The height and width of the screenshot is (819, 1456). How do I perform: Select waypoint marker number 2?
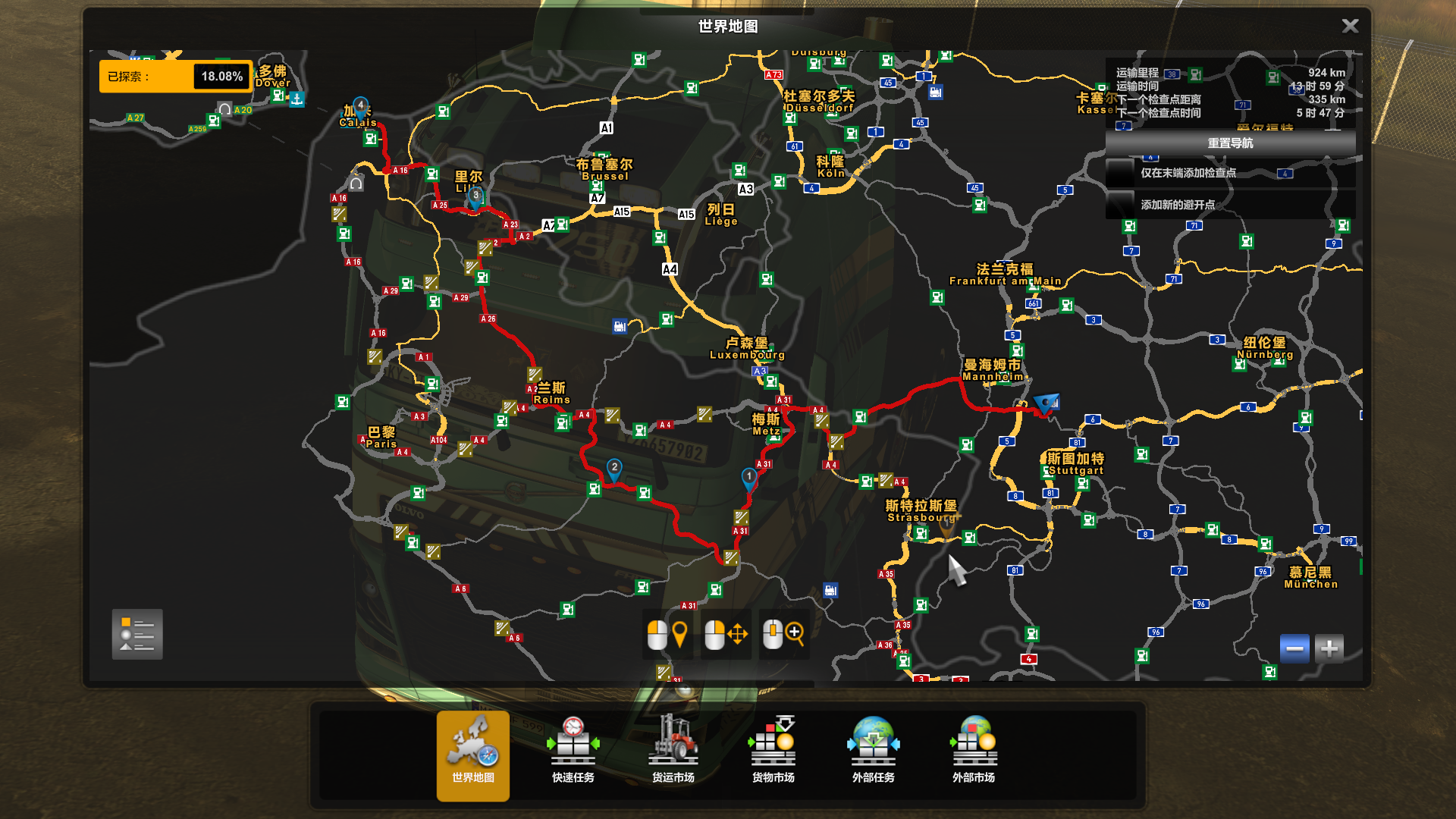[614, 468]
